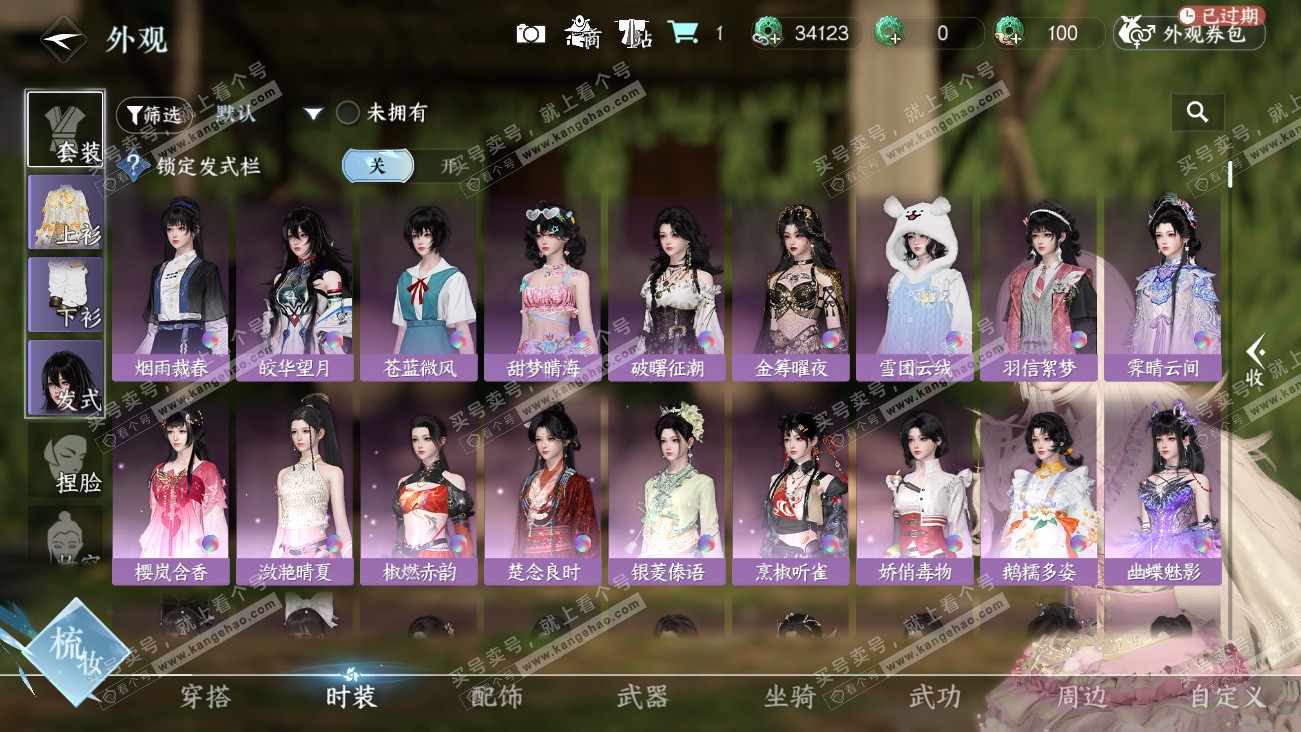Open the shopping cart
The image size is (1301, 732).
click(x=684, y=33)
